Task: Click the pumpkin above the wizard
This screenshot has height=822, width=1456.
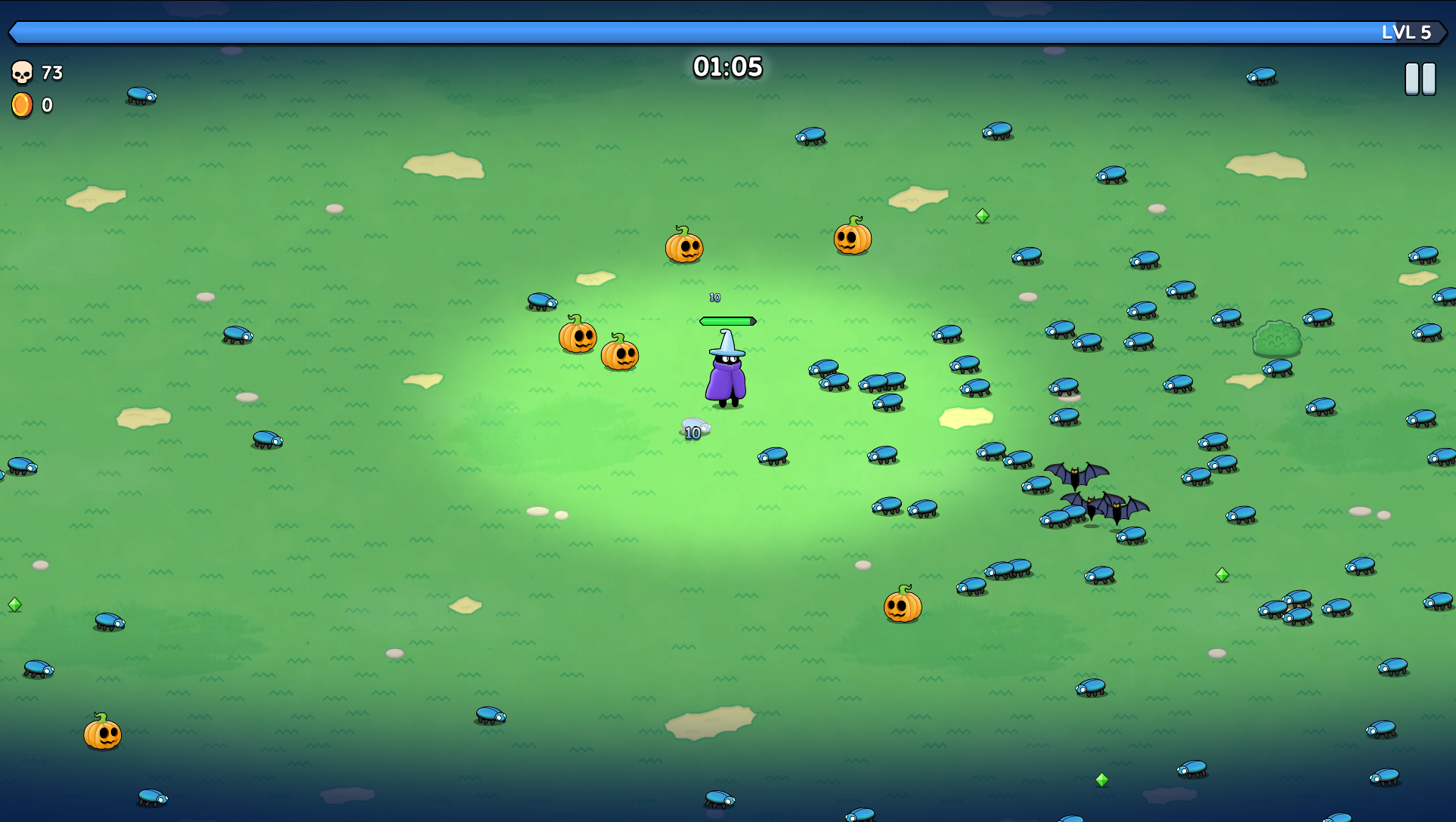Action: pos(685,248)
